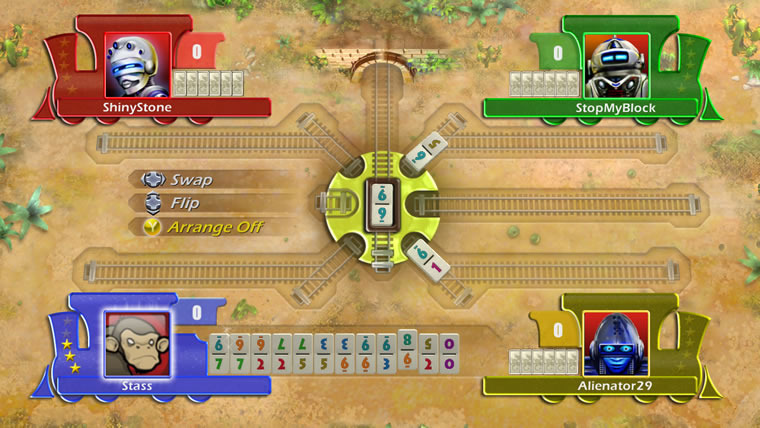This screenshot has width=760, height=428.
Task: Pick the double-zero domino from Stass's hand
Action: click(449, 352)
